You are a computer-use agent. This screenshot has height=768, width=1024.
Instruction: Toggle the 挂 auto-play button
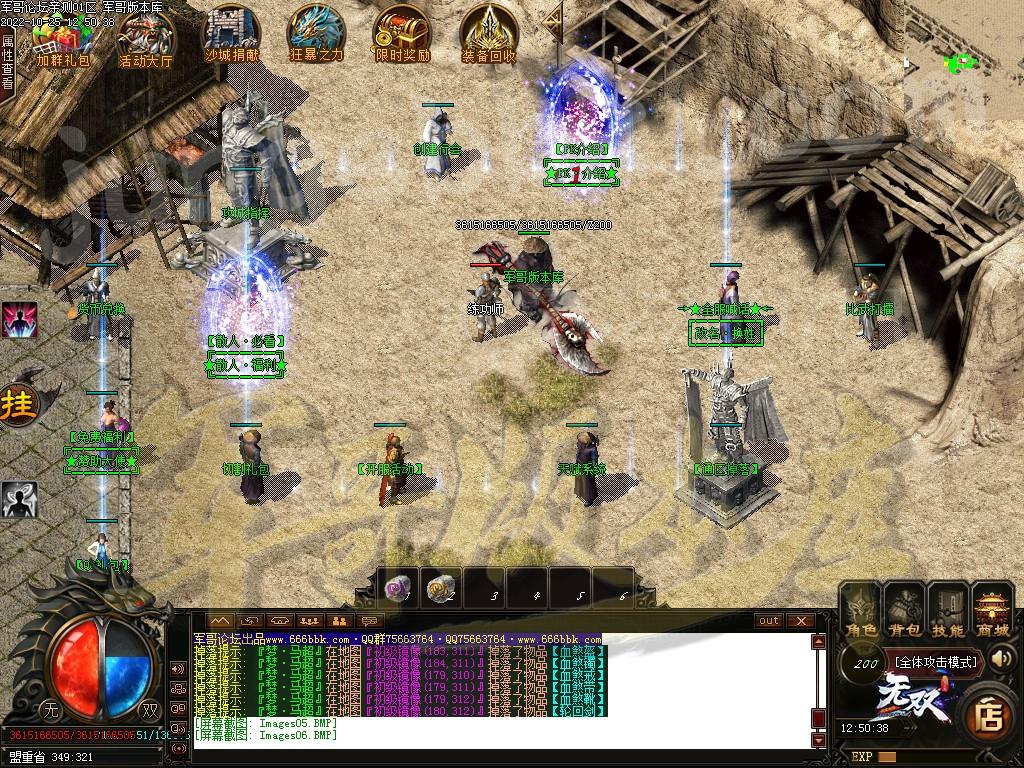click(17, 405)
